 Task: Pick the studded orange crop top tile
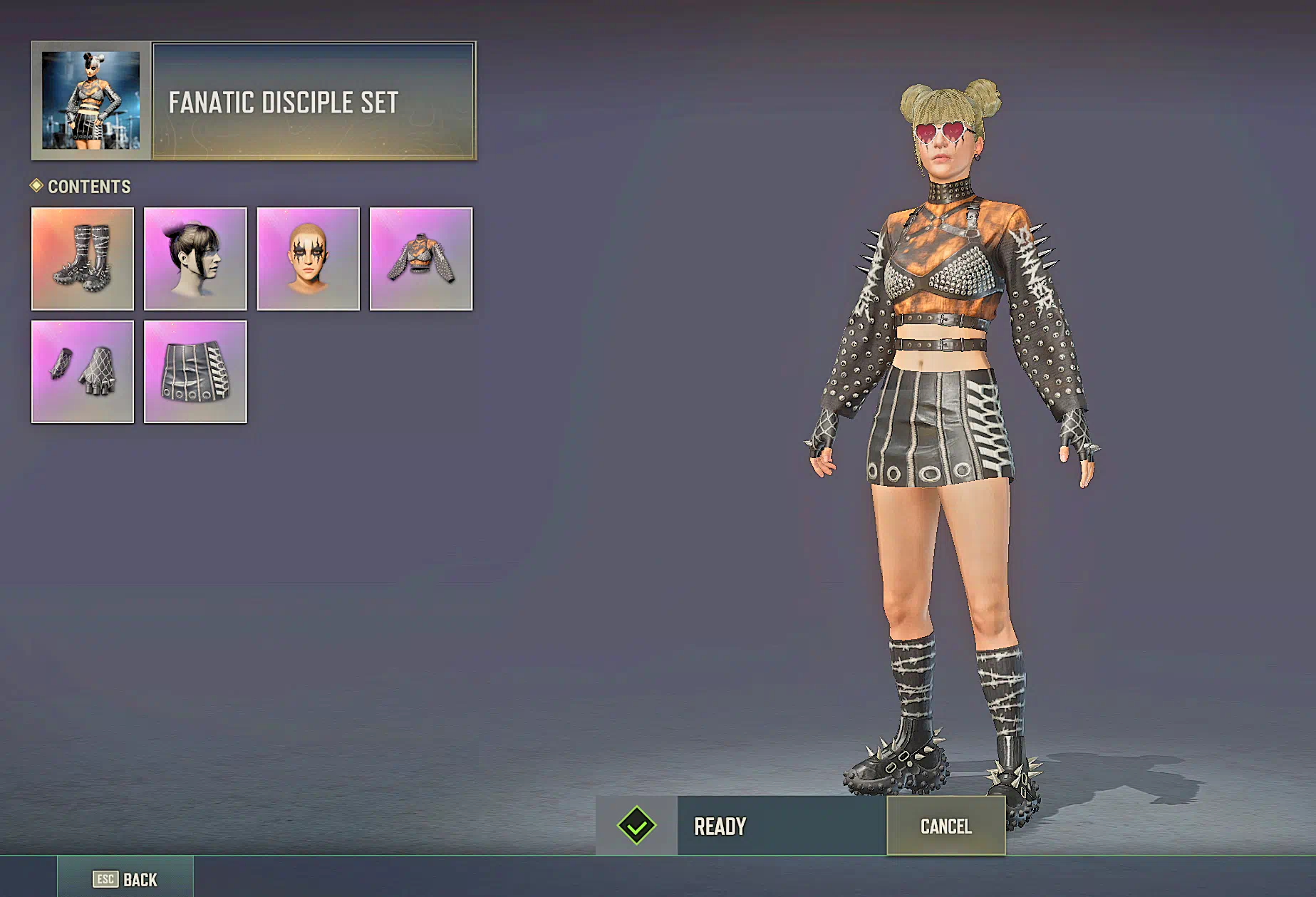(x=421, y=259)
